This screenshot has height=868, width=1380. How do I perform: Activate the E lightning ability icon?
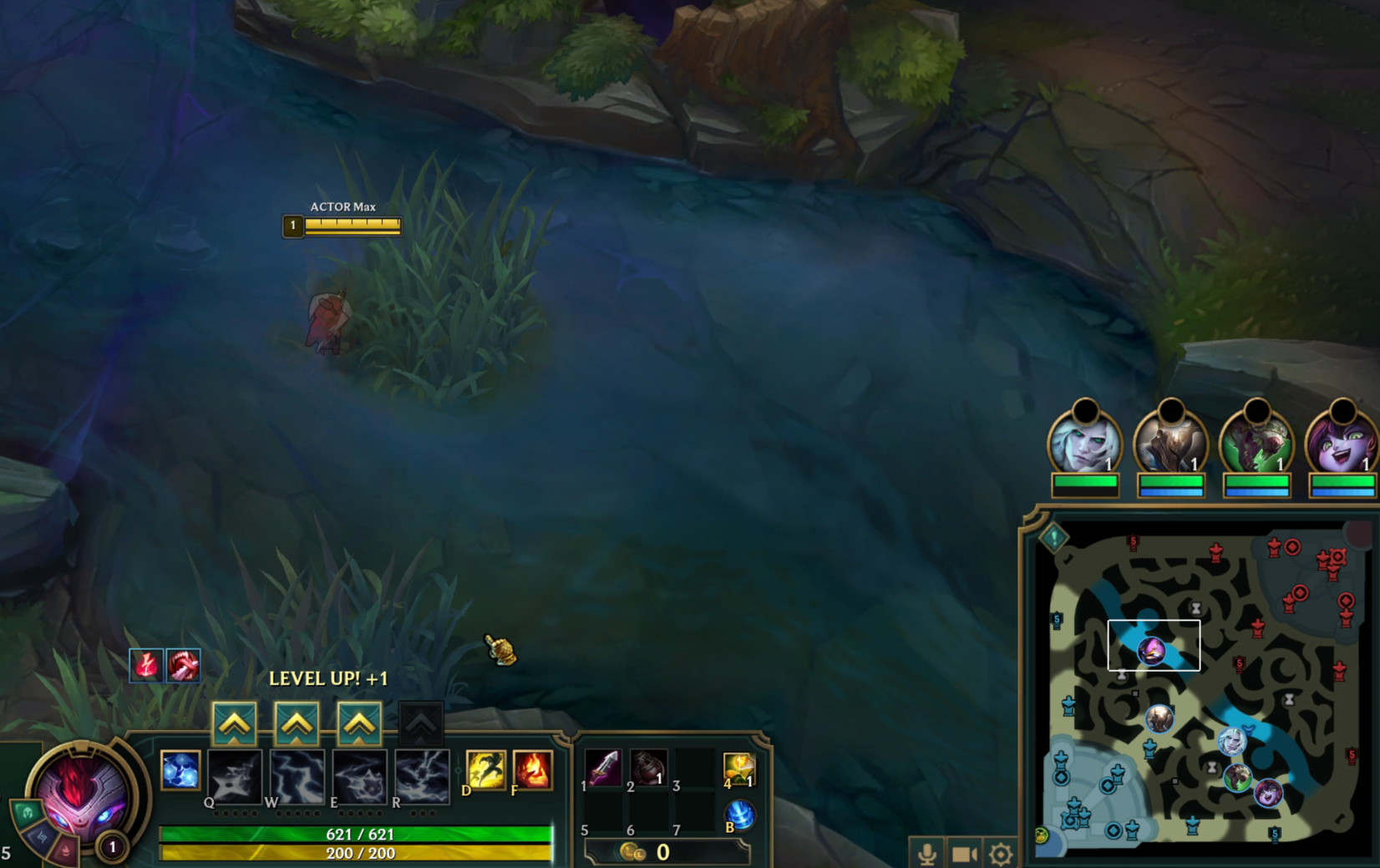360,775
